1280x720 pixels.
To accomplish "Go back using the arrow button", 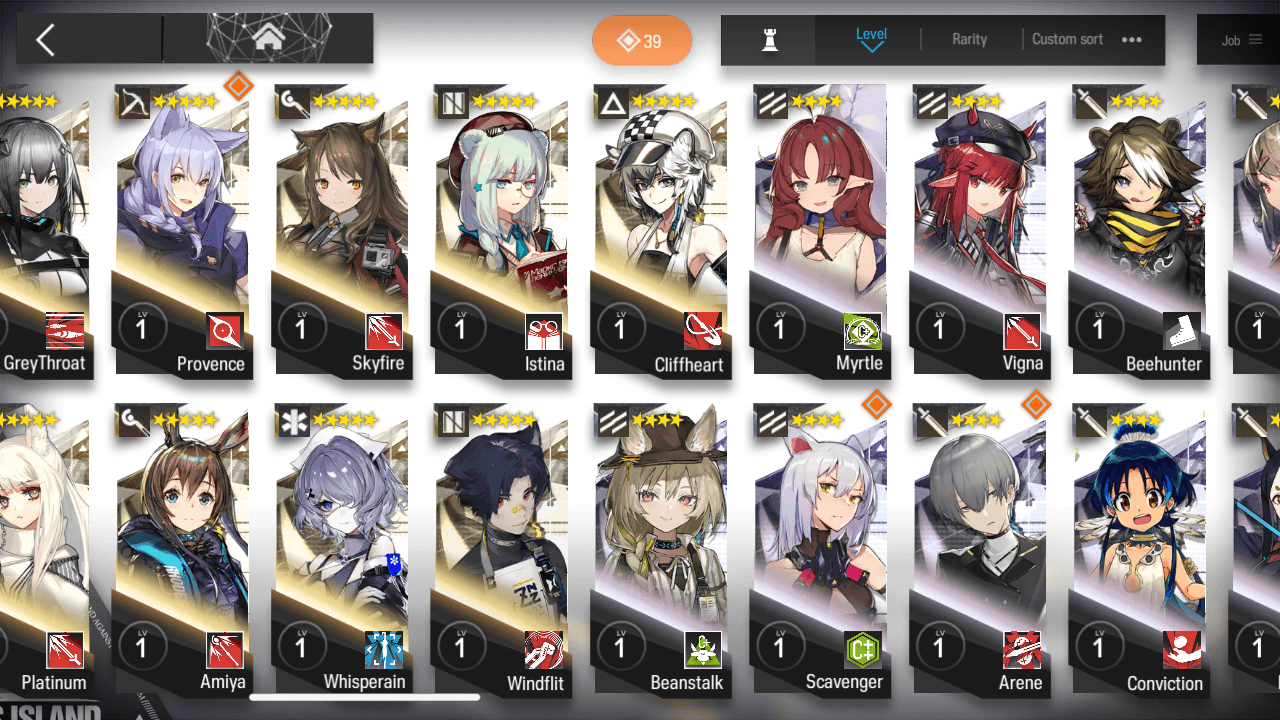I will point(45,40).
